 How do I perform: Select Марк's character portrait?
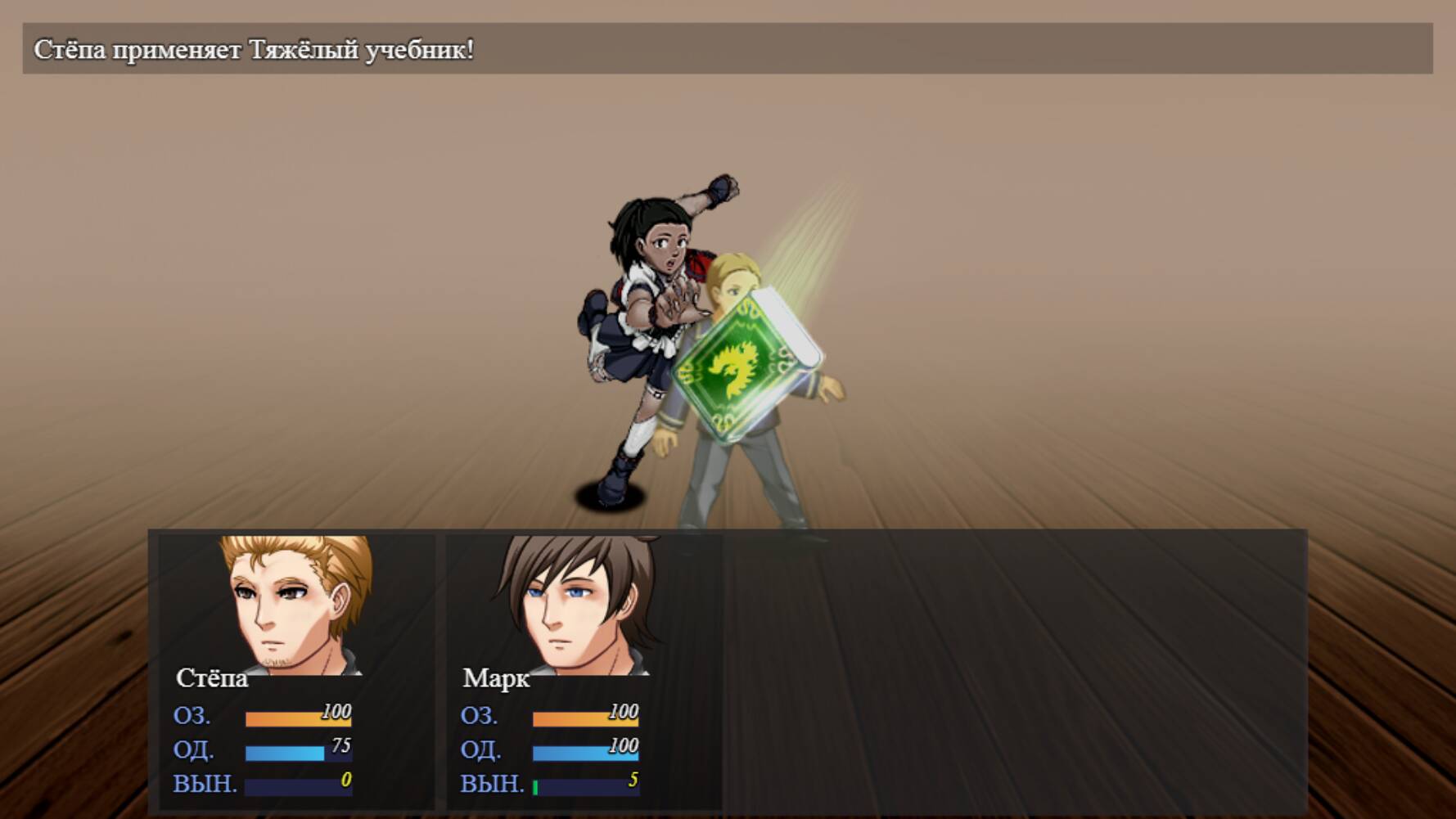point(577,610)
